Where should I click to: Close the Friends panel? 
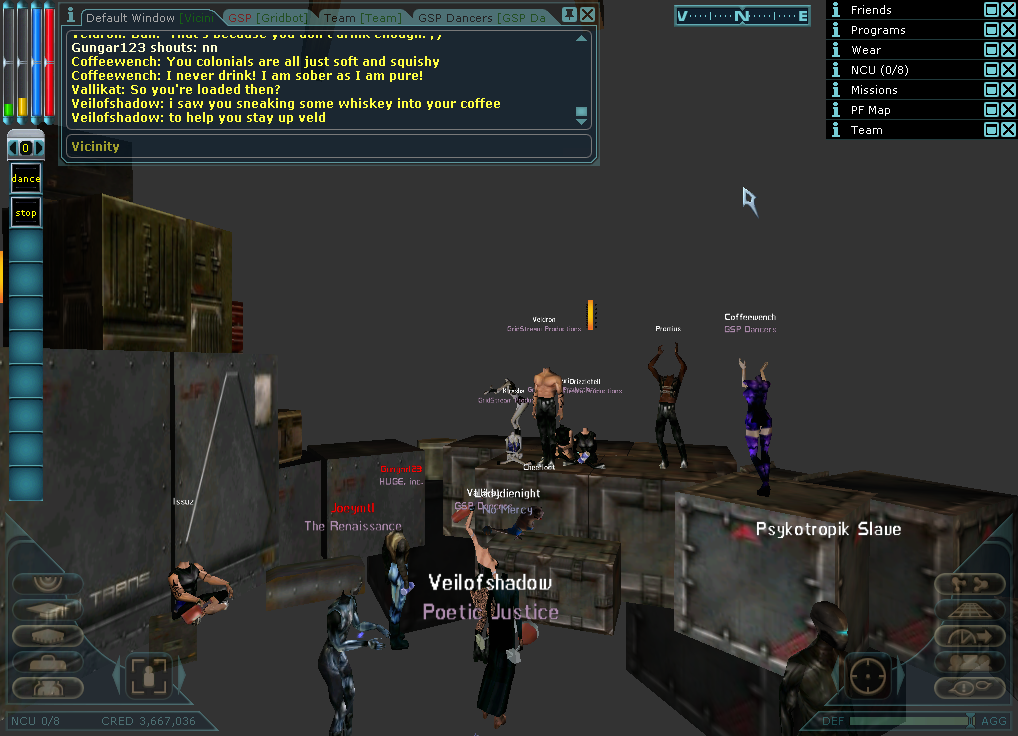point(1008,9)
